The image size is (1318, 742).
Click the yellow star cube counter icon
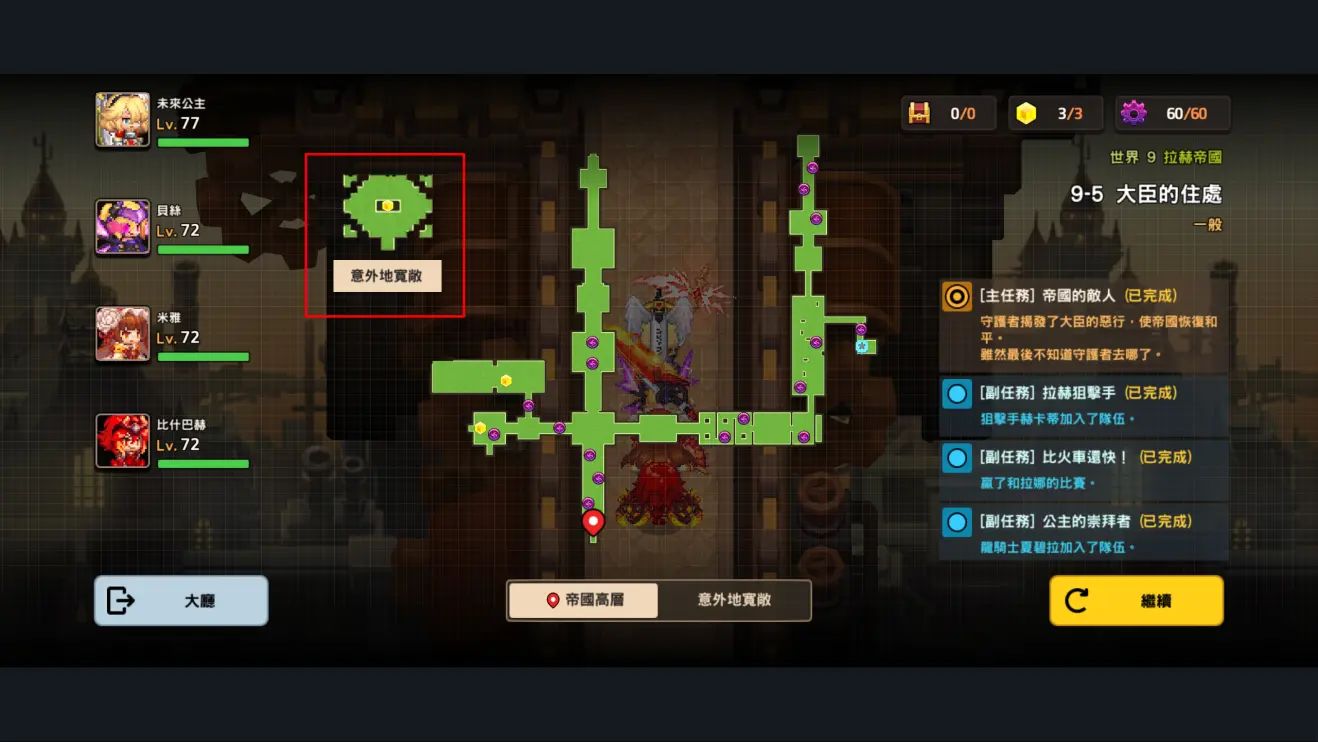point(1026,113)
